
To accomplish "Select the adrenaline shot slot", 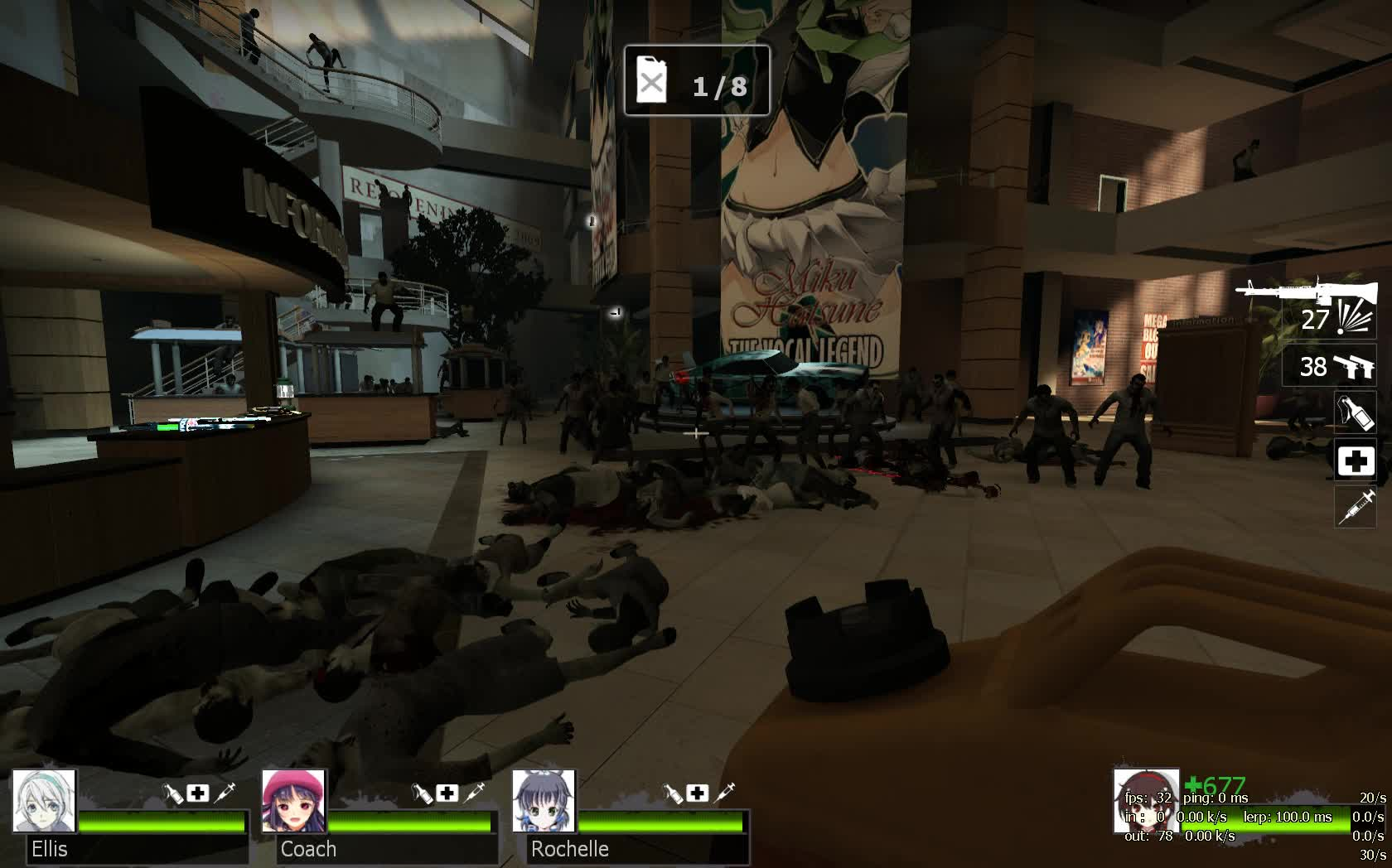I will [1355, 506].
